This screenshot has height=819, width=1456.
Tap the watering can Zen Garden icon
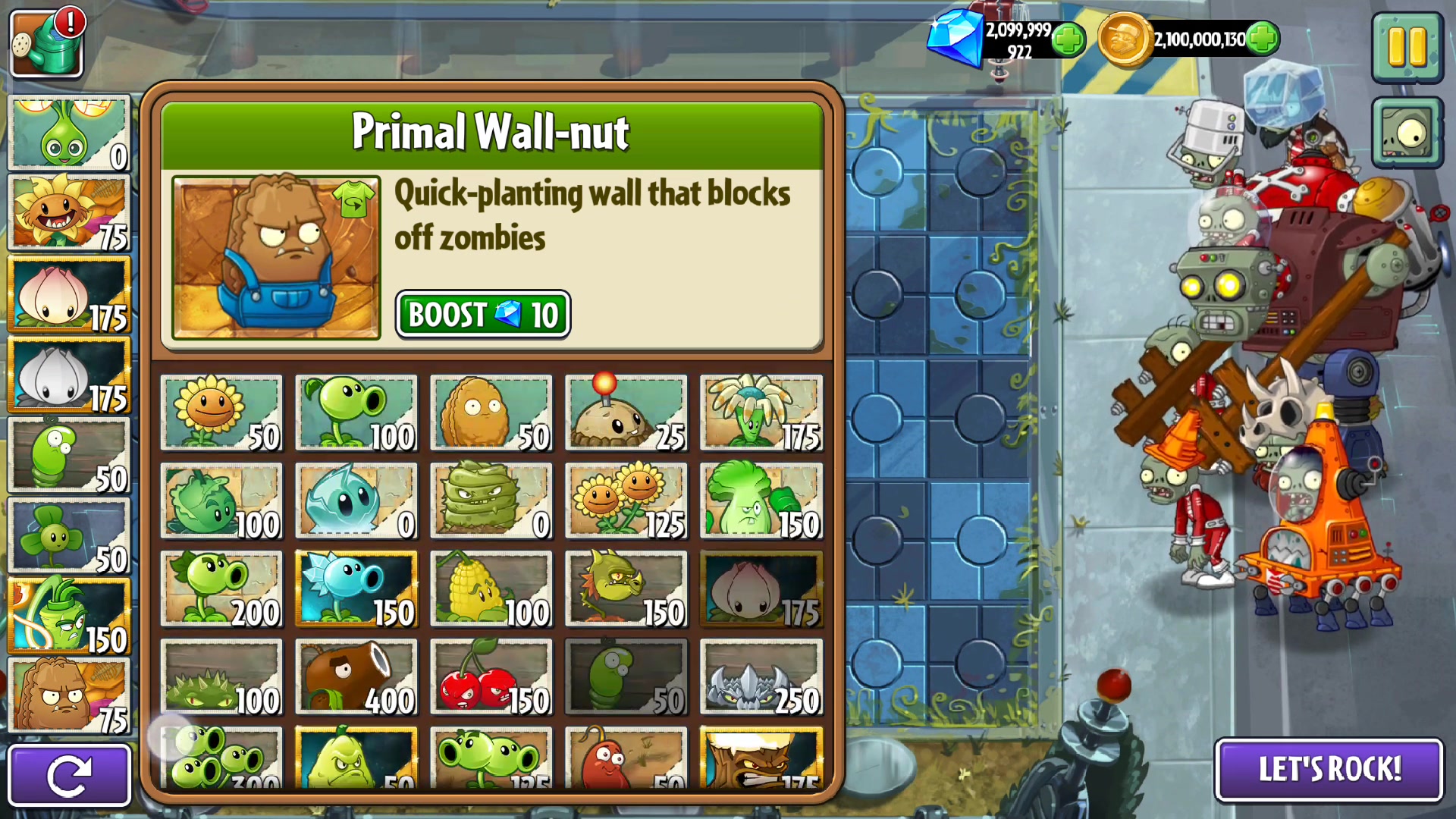47,43
